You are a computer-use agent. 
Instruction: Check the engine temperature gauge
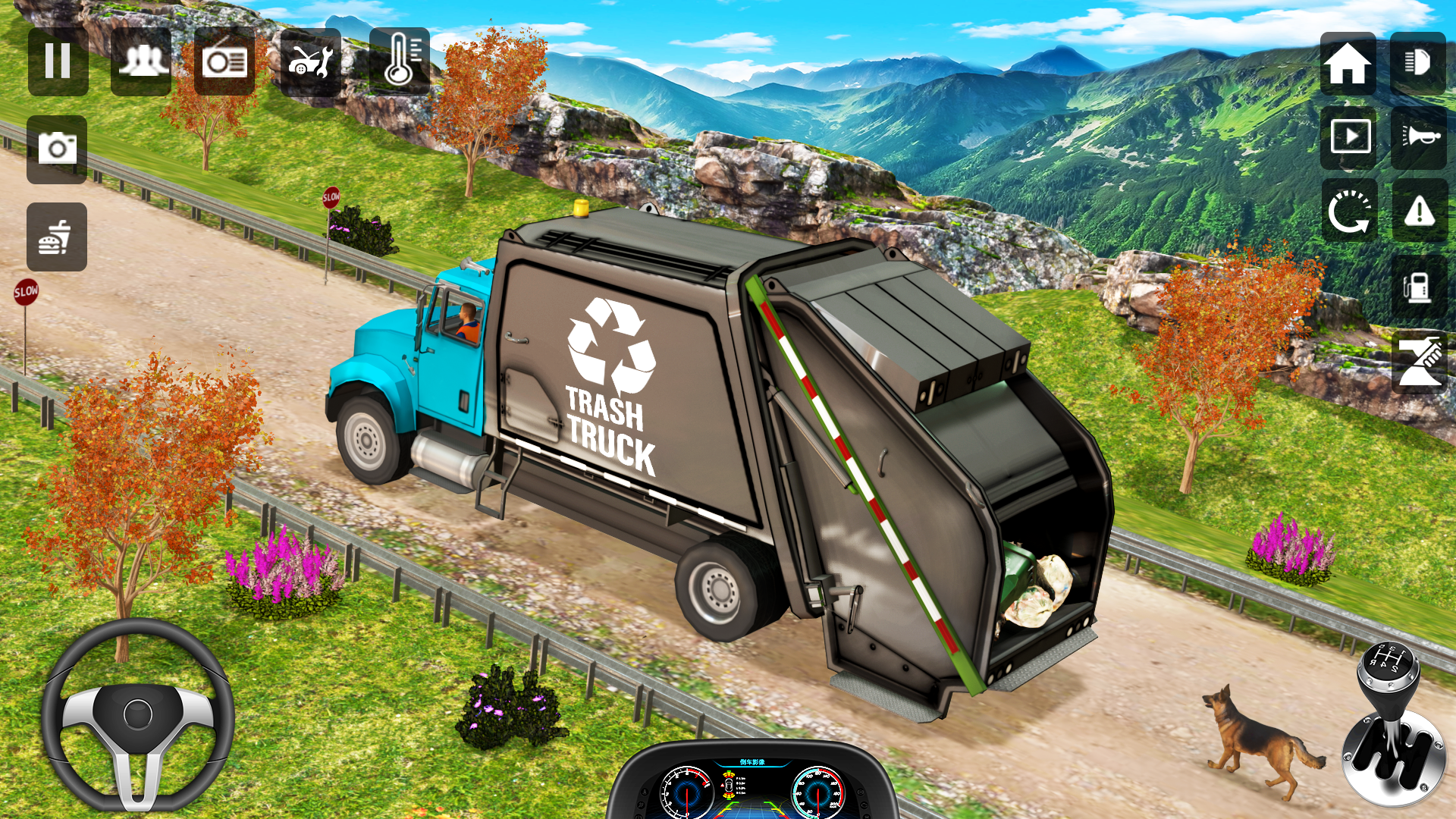coord(398,61)
